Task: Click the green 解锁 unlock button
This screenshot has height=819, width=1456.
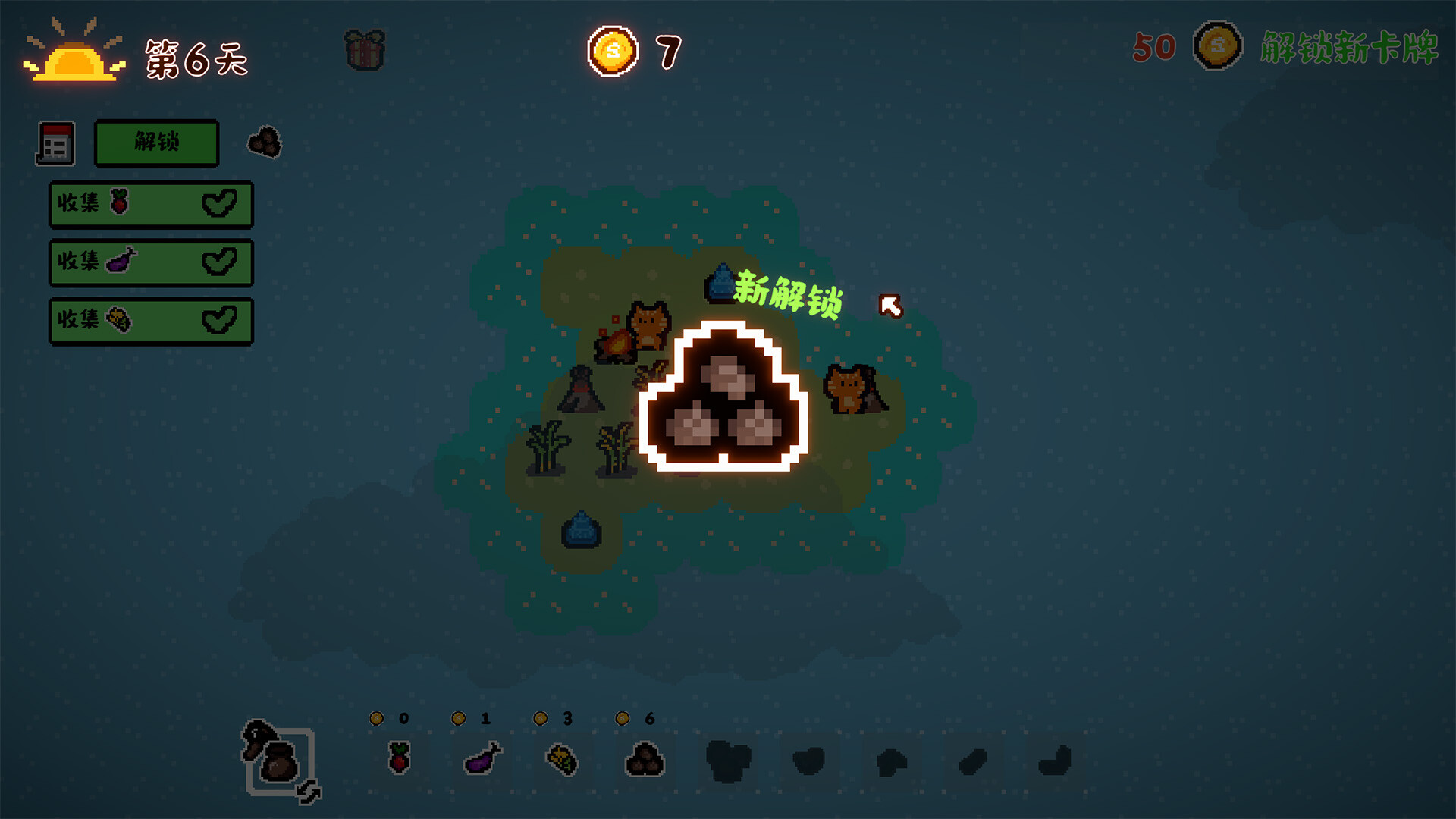Action: [x=156, y=143]
